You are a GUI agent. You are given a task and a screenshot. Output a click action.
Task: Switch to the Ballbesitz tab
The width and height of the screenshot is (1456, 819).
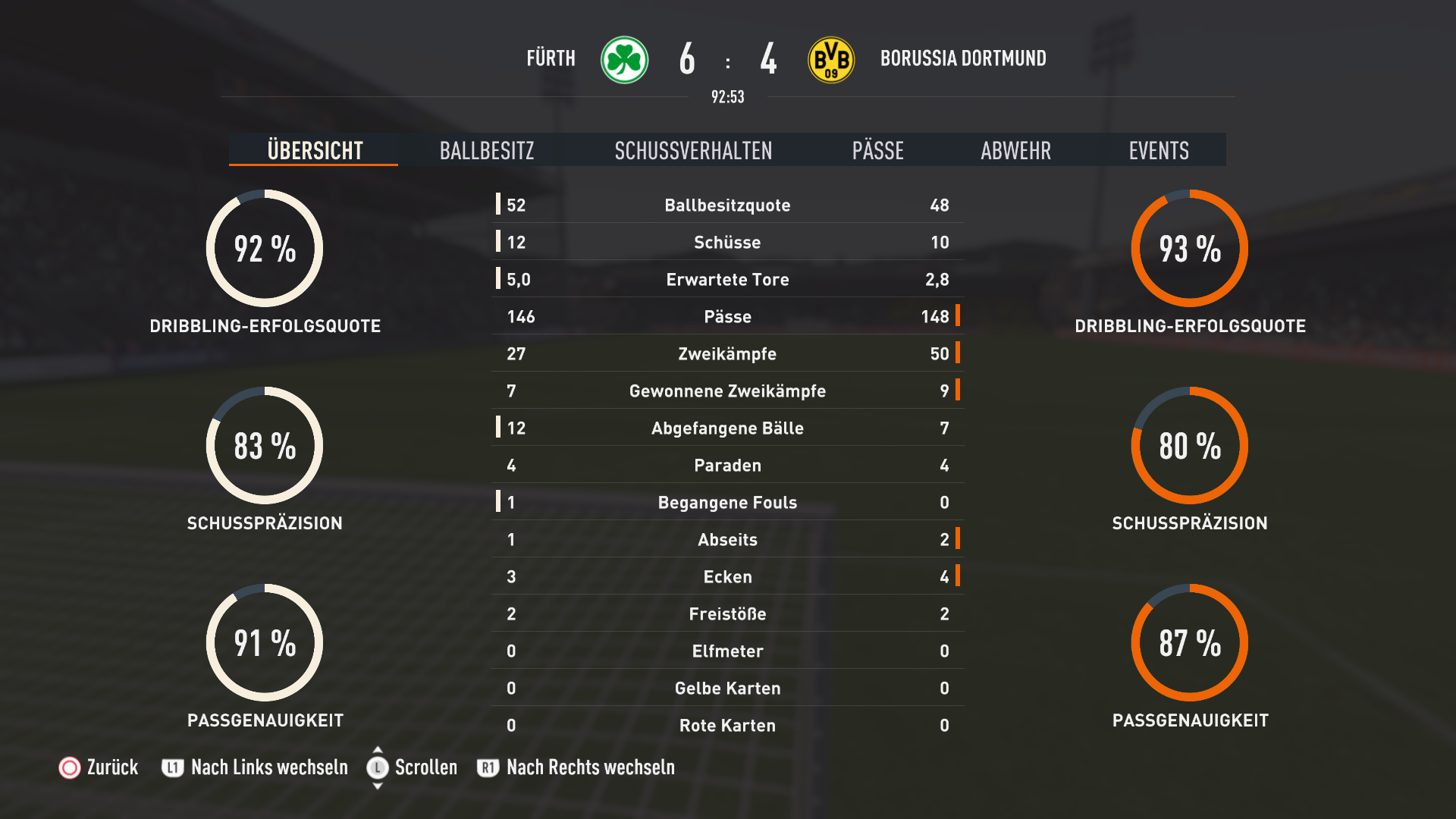pos(487,150)
